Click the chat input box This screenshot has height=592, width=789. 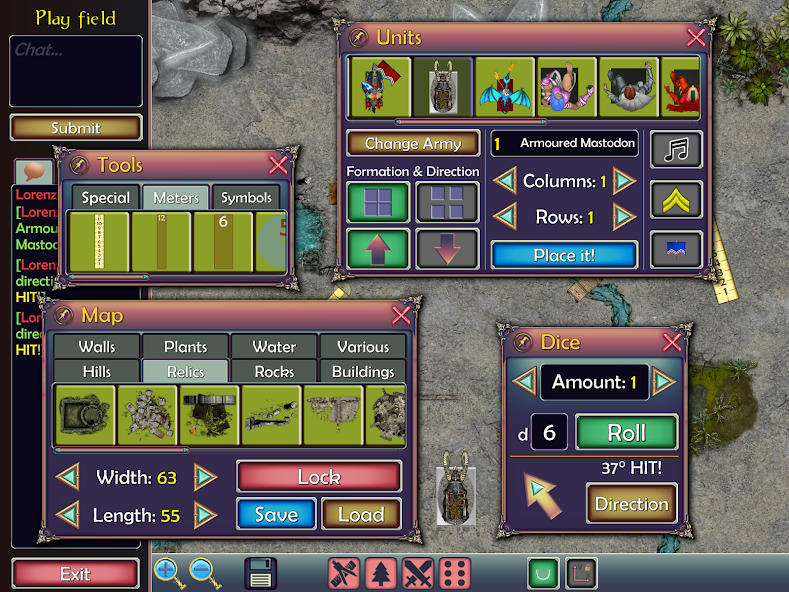pyautogui.click(x=76, y=71)
